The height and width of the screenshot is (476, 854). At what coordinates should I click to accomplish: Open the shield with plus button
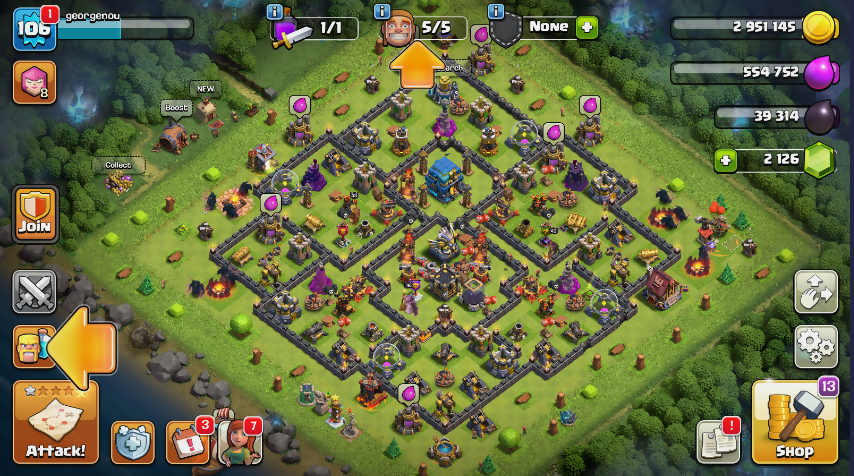(x=132, y=441)
